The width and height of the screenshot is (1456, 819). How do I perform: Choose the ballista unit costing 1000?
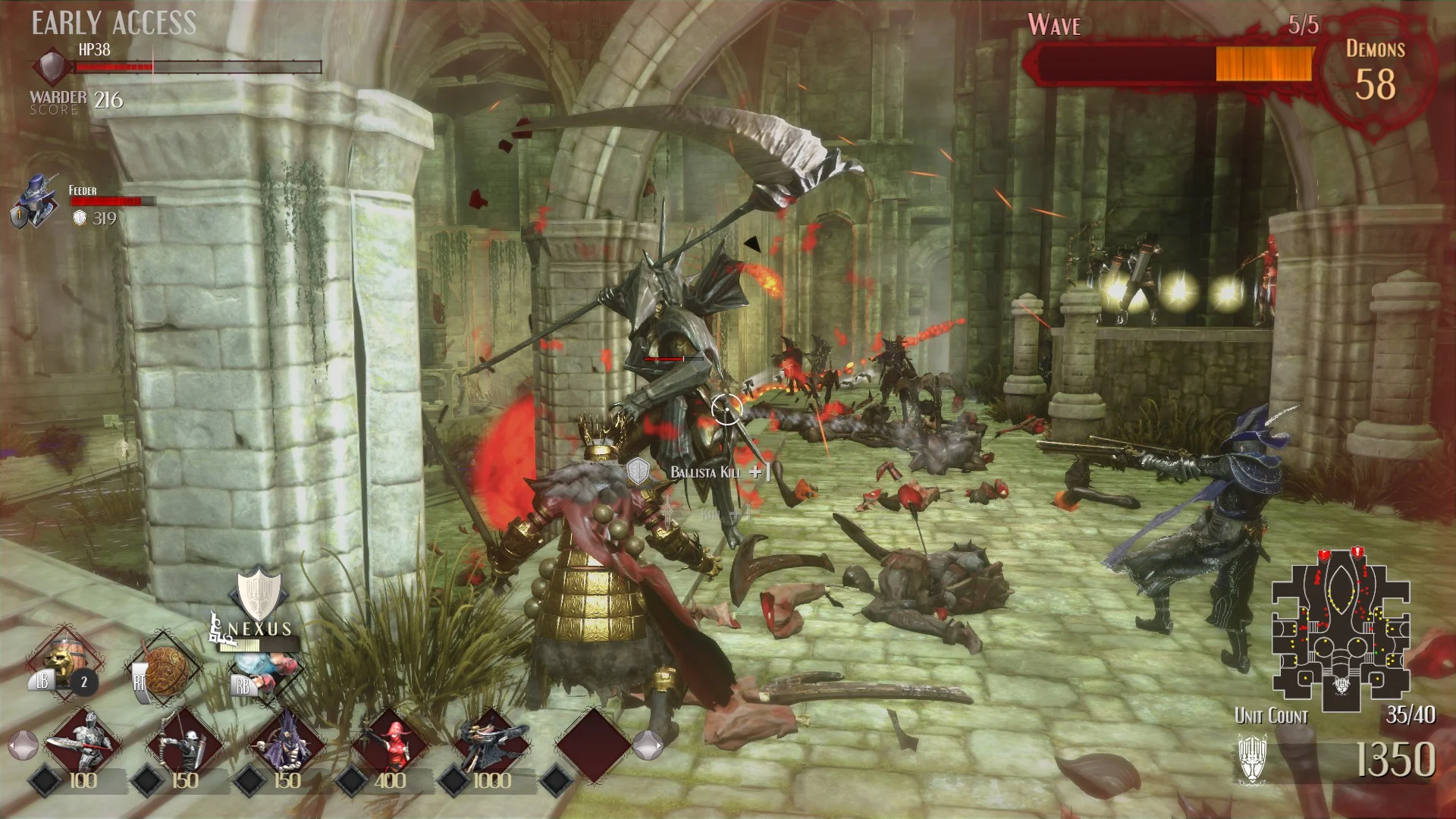pos(490,742)
